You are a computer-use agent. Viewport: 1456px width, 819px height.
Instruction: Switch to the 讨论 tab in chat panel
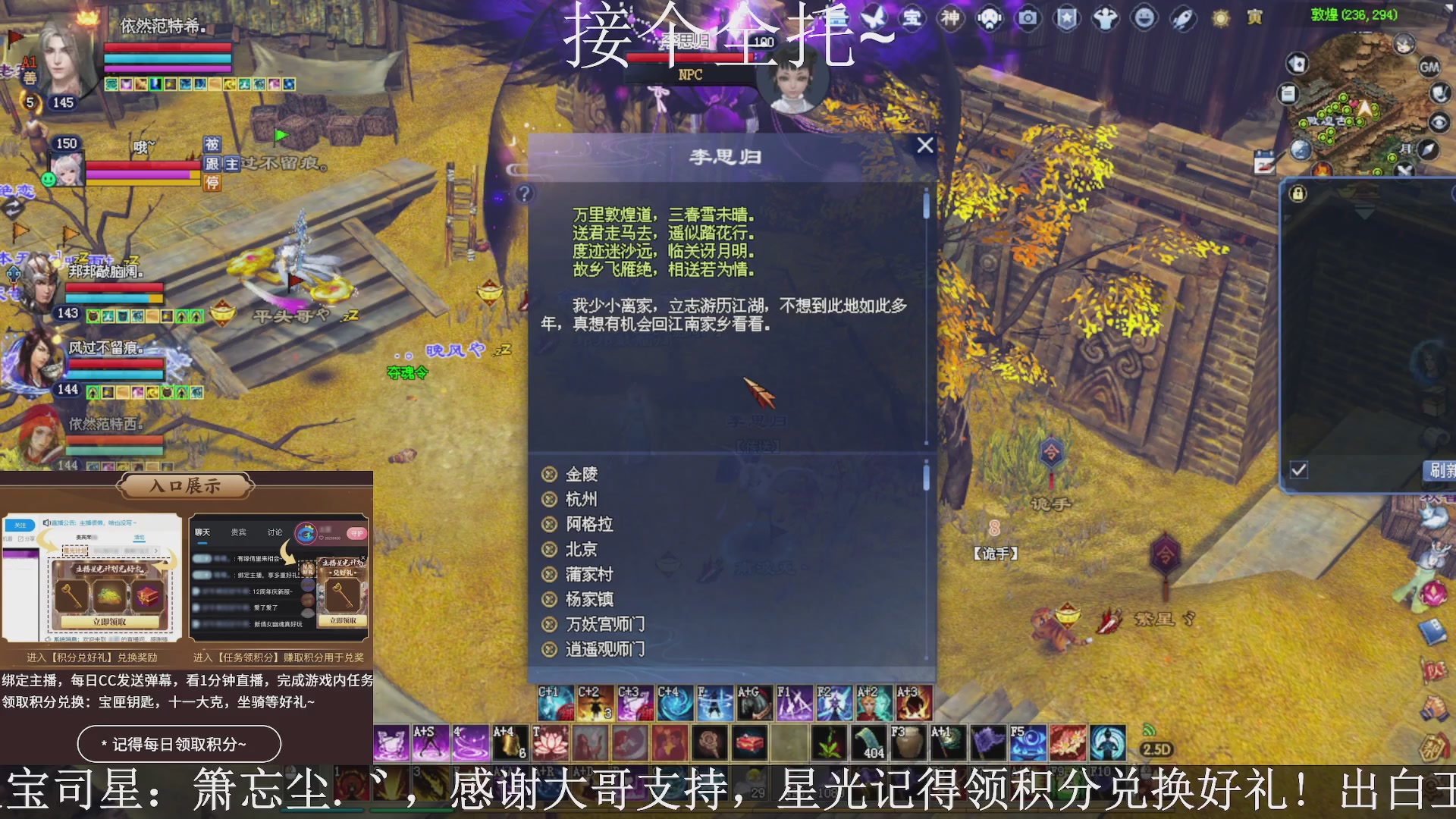click(x=275, y=532)
